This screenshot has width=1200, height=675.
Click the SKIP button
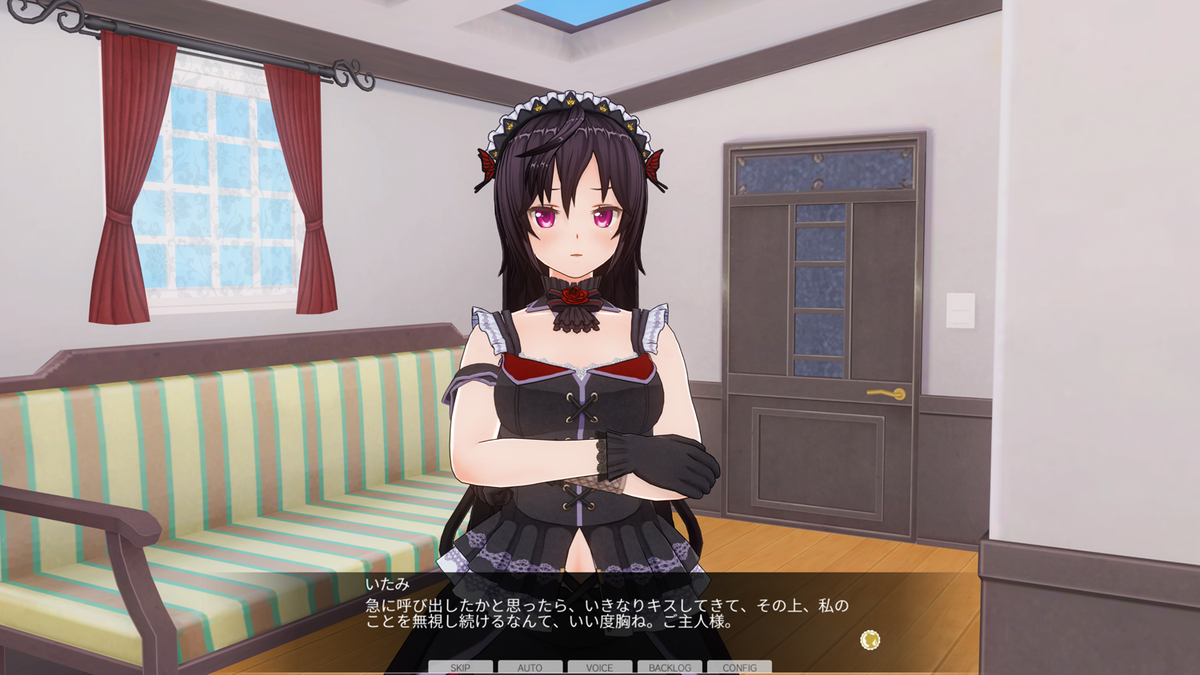(460, 667)
